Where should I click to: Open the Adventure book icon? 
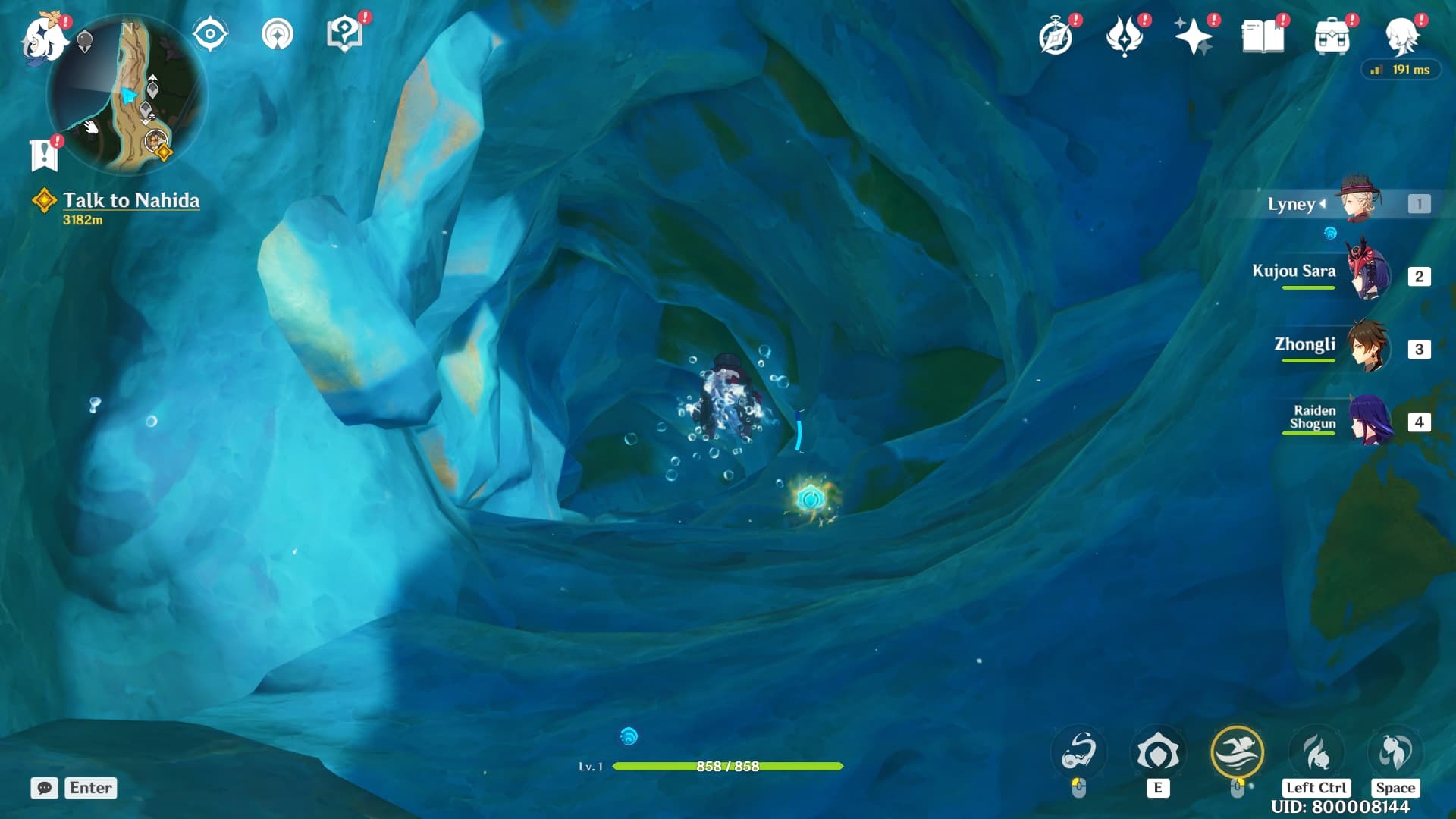point(1263,36)
